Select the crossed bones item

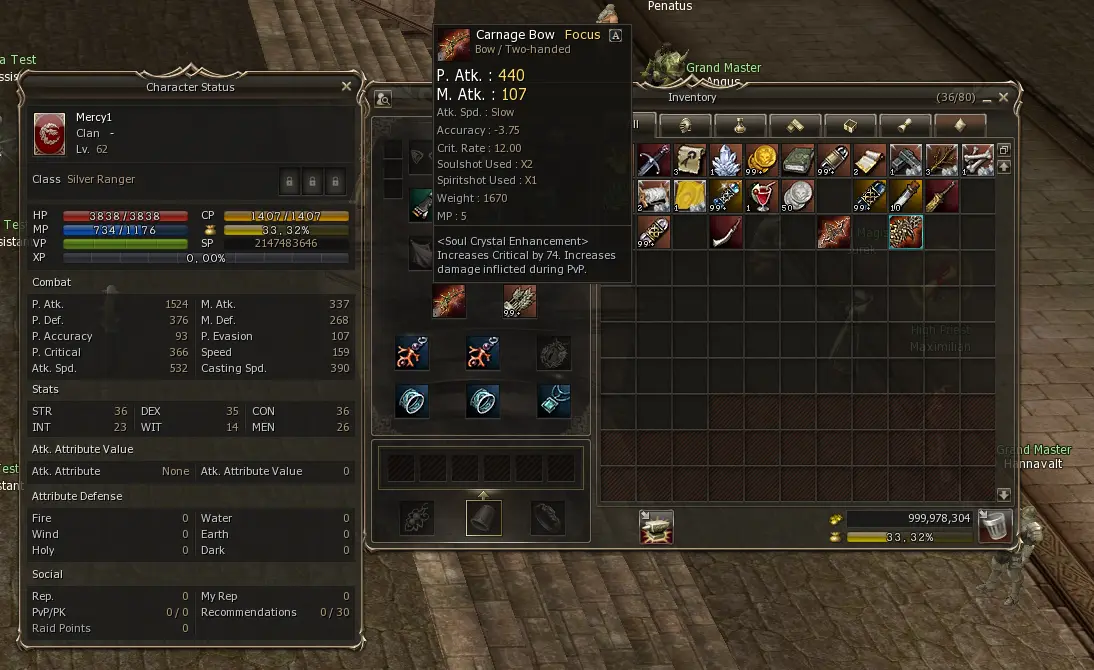pos(978,159)
